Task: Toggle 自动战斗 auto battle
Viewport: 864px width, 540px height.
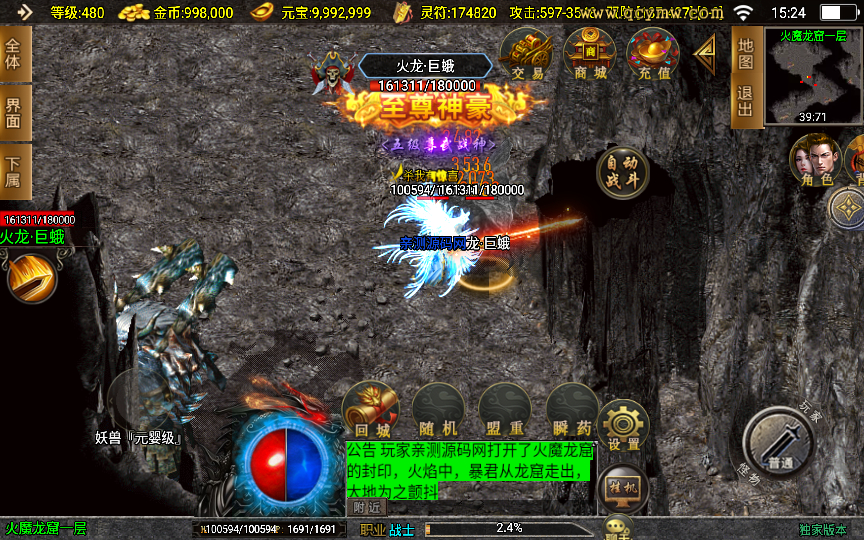Action: pyautogui.click(x=622, y=173)
